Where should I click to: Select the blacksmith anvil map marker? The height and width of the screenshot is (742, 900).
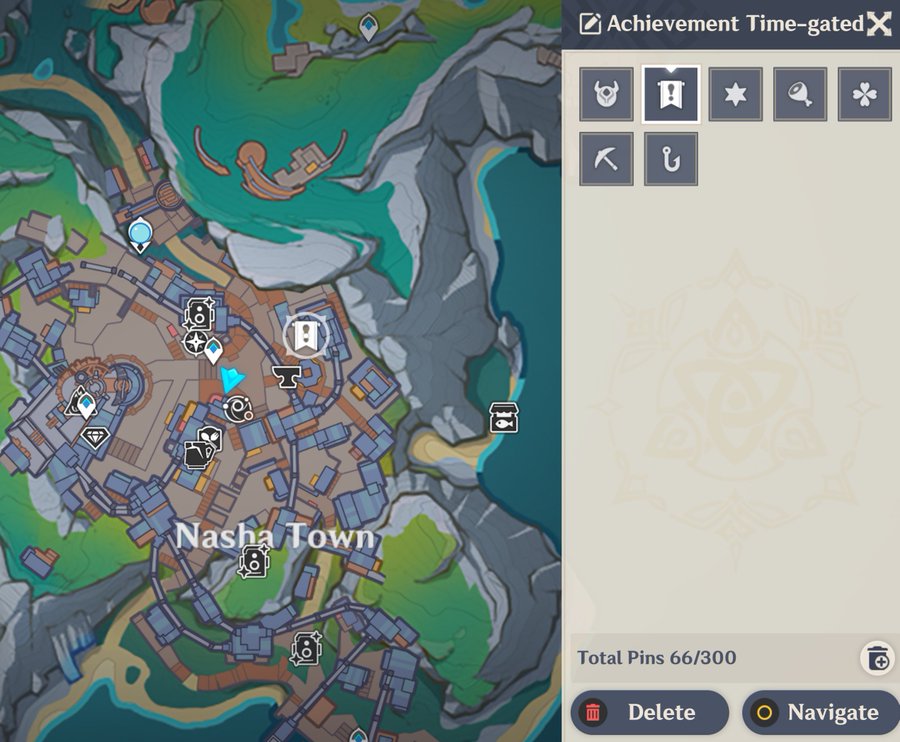coord(287,375)
